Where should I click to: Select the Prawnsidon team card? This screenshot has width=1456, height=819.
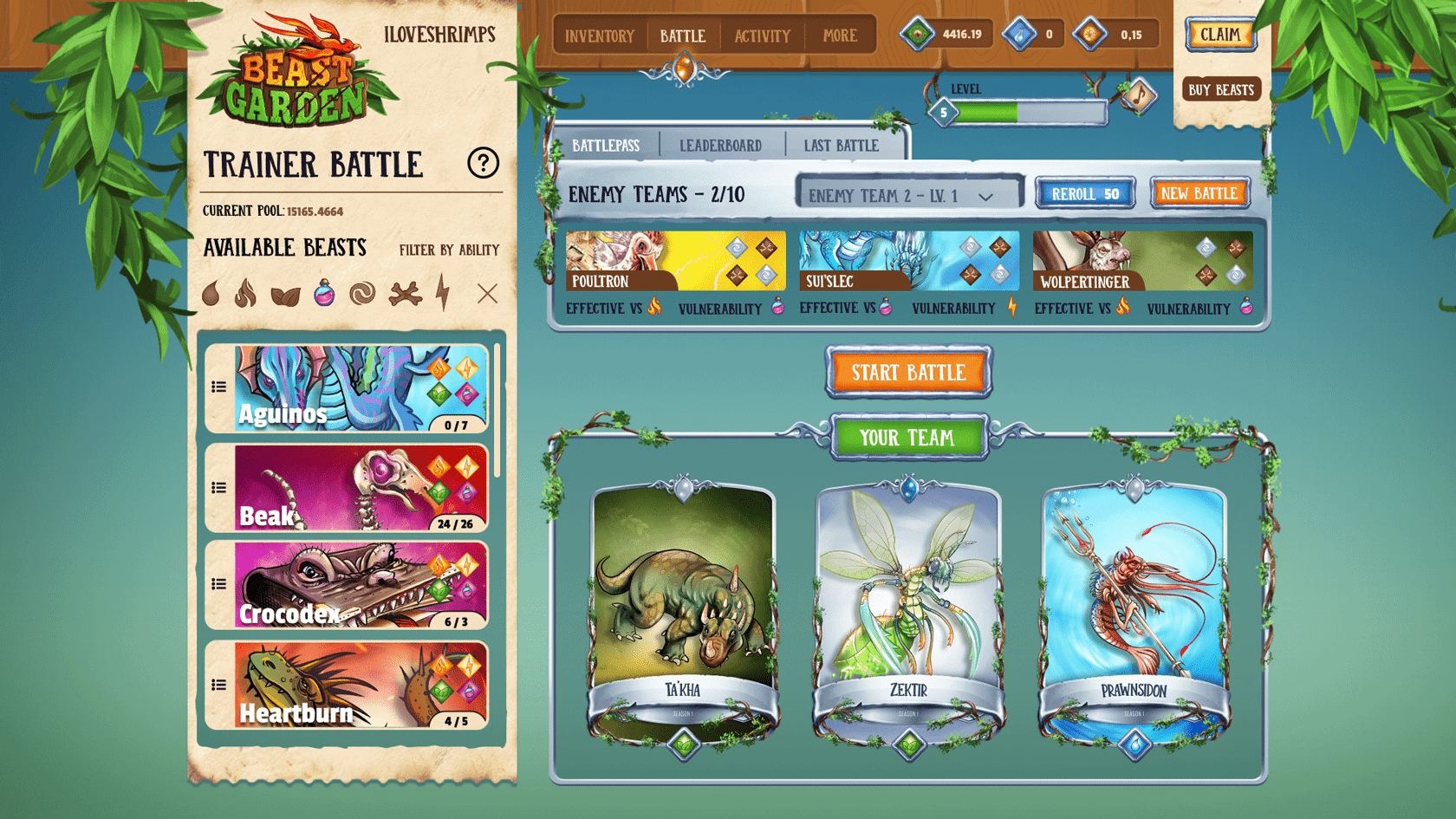tap(1133, 607)
